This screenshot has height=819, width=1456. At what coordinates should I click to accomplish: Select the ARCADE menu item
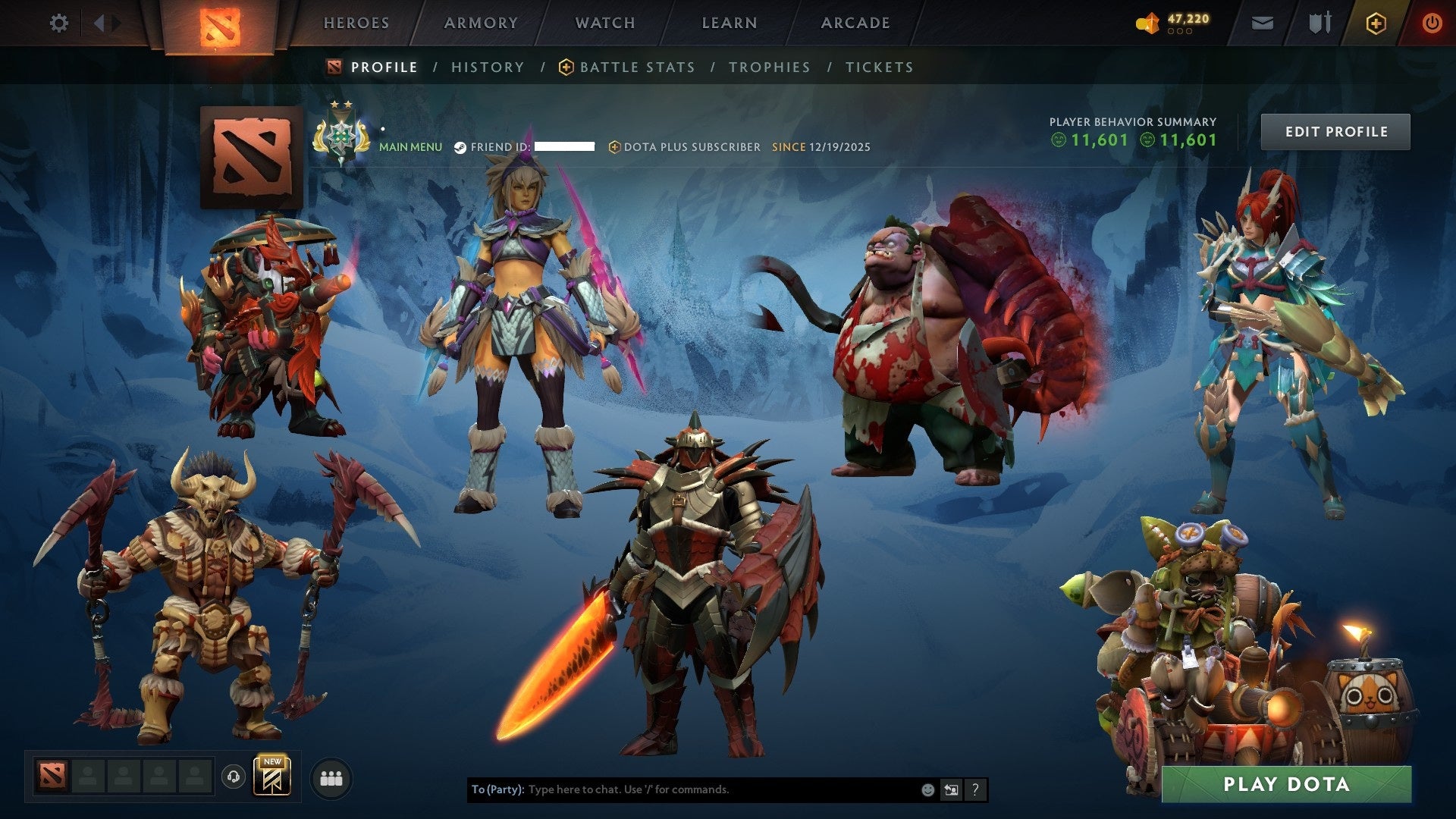click(x=855, y=23)
